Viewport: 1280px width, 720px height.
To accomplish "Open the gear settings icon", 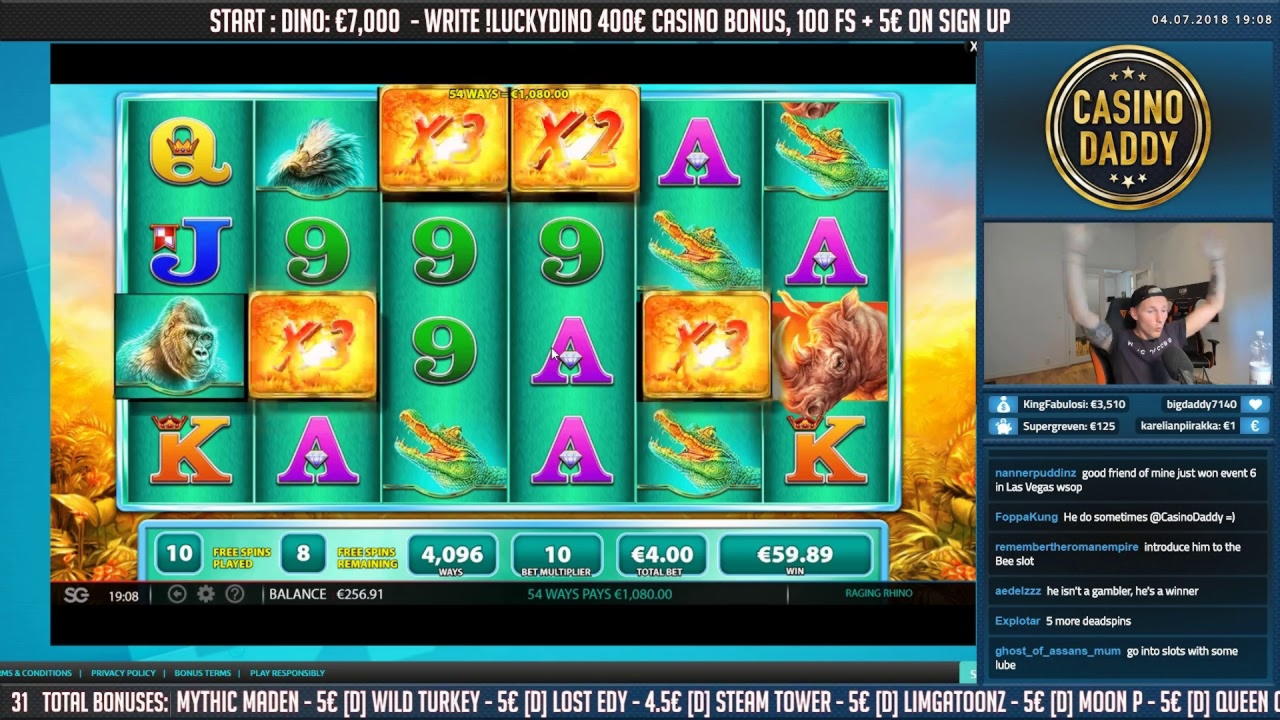I will [206, 594].
